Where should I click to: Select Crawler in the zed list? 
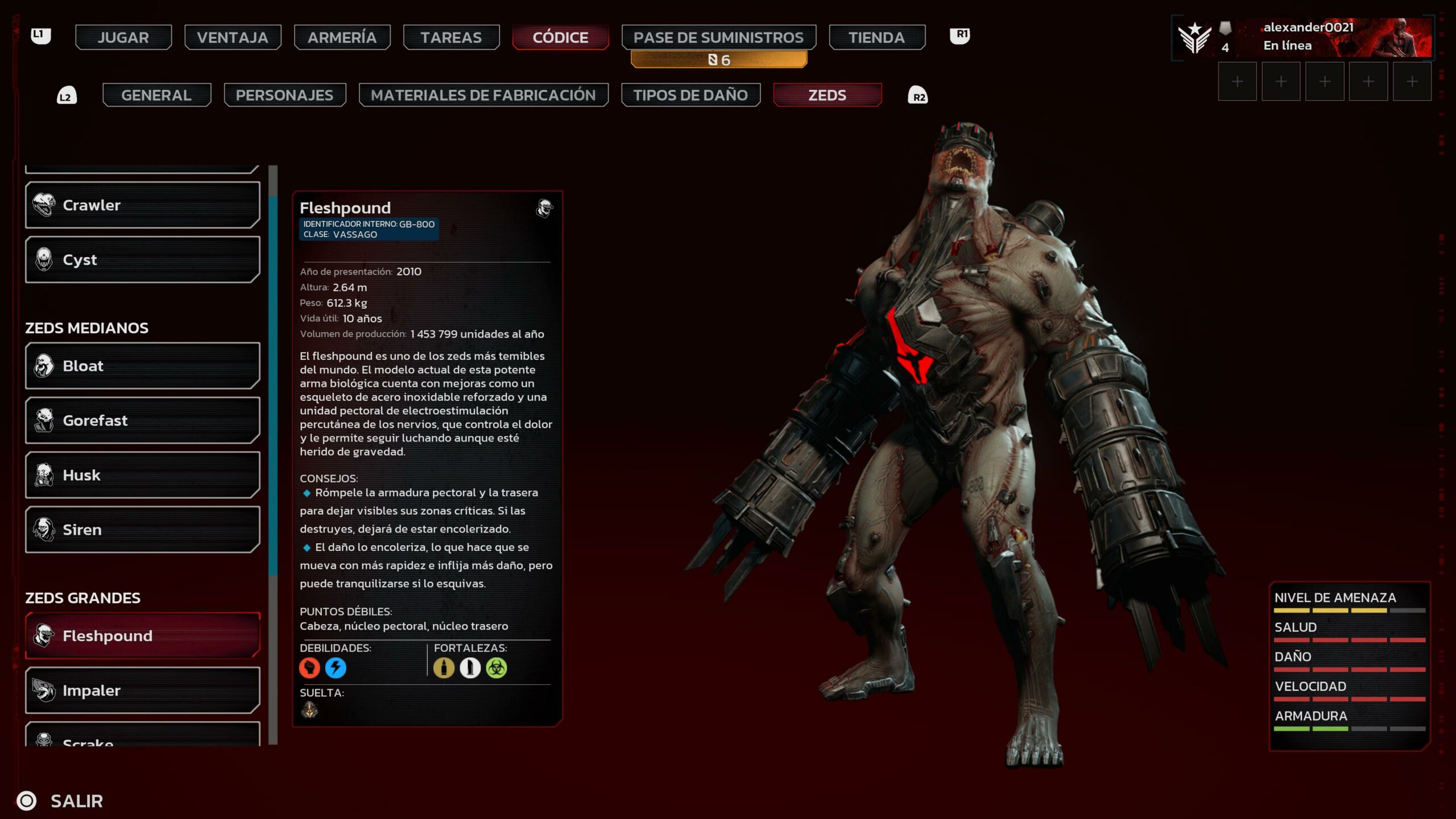click(142, 205)
